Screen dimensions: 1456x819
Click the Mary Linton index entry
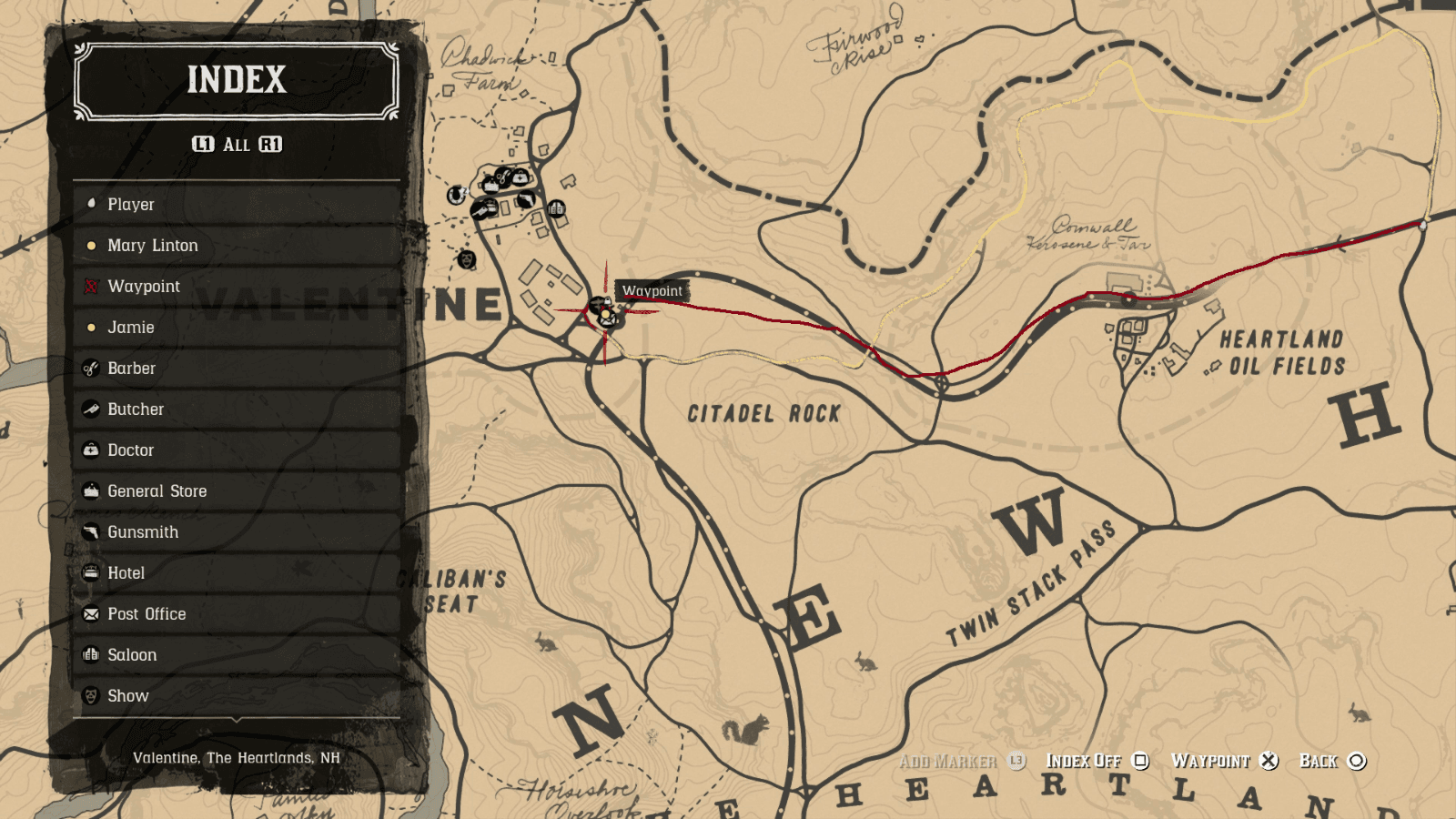153,245
